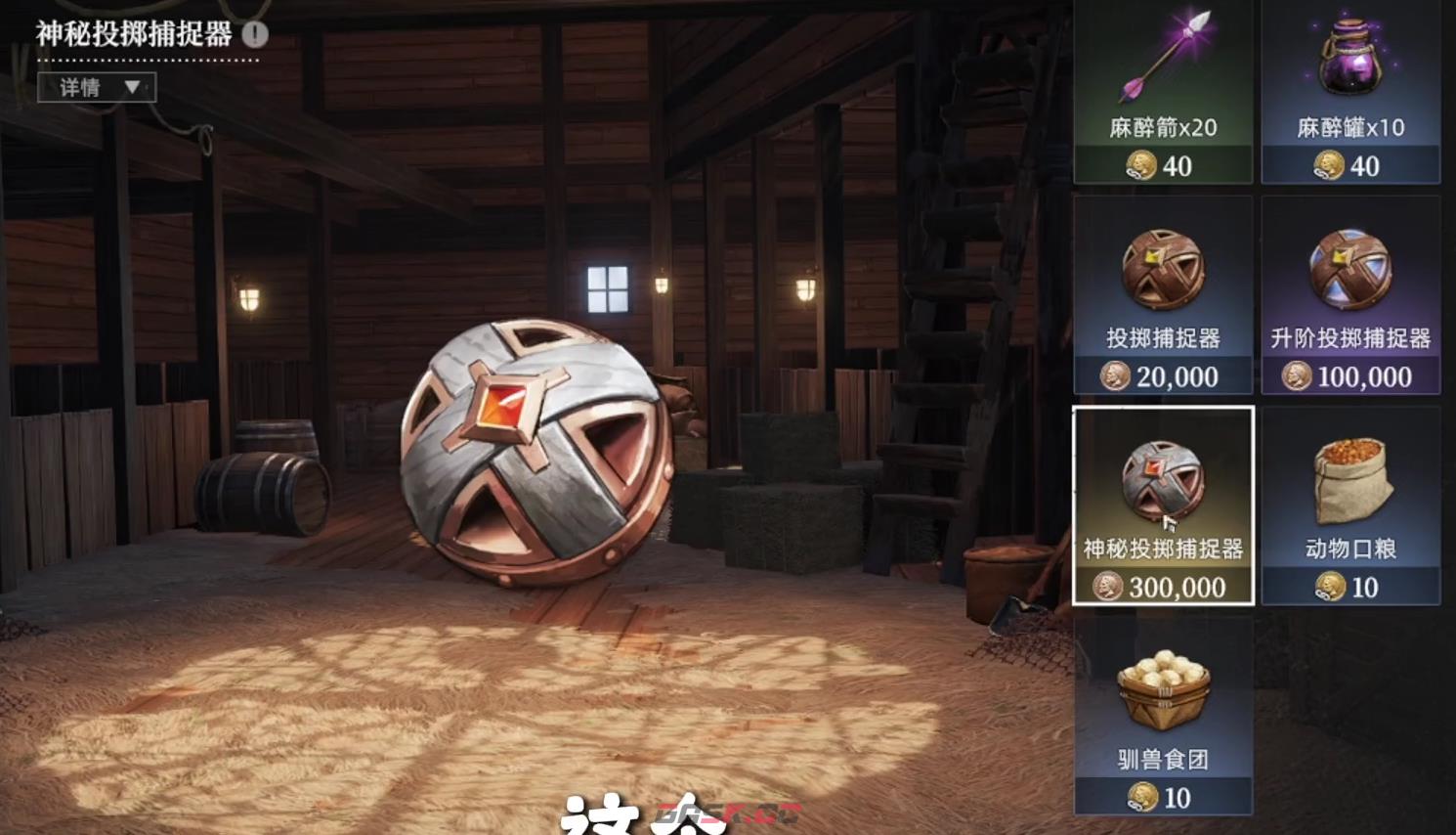Pick the 升阶投掷捕捉器 for 100,000
The width and height of the screenshot is (1456, 835).
pyautogui.click(x=1350, y=295)
